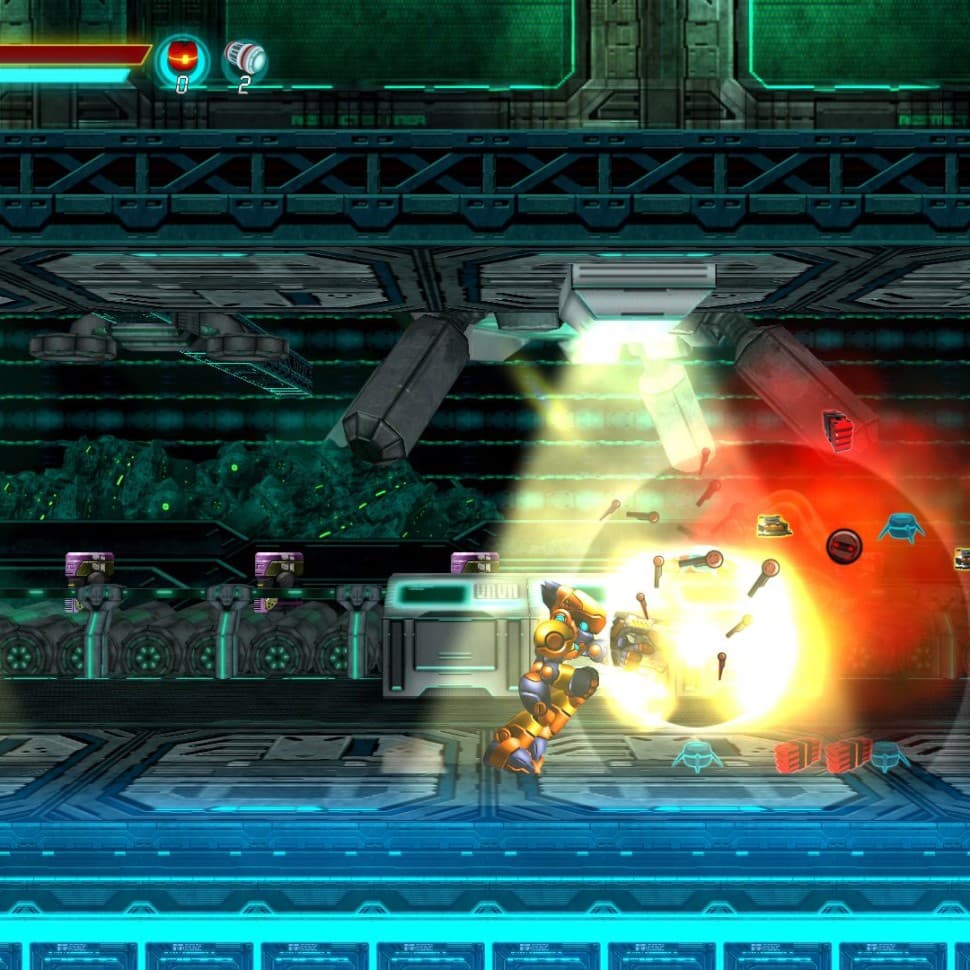Select the white canister item icon
The height and width of the screenshot is (970, 970).
244,58
